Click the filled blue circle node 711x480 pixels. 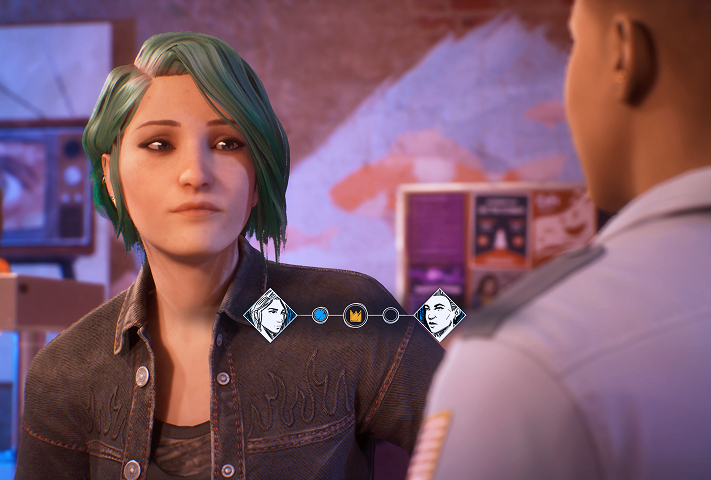[320, 315]
